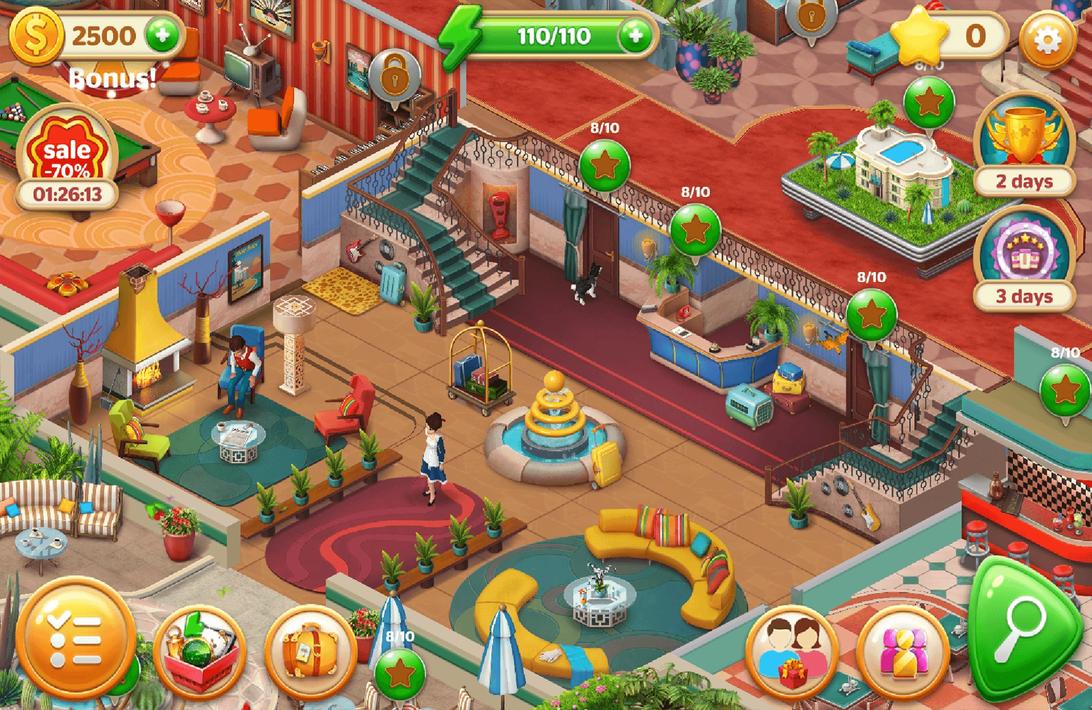Refill energy using the plus button
The height and width of the screenshot is (710, 1092).
pos(634,37)
